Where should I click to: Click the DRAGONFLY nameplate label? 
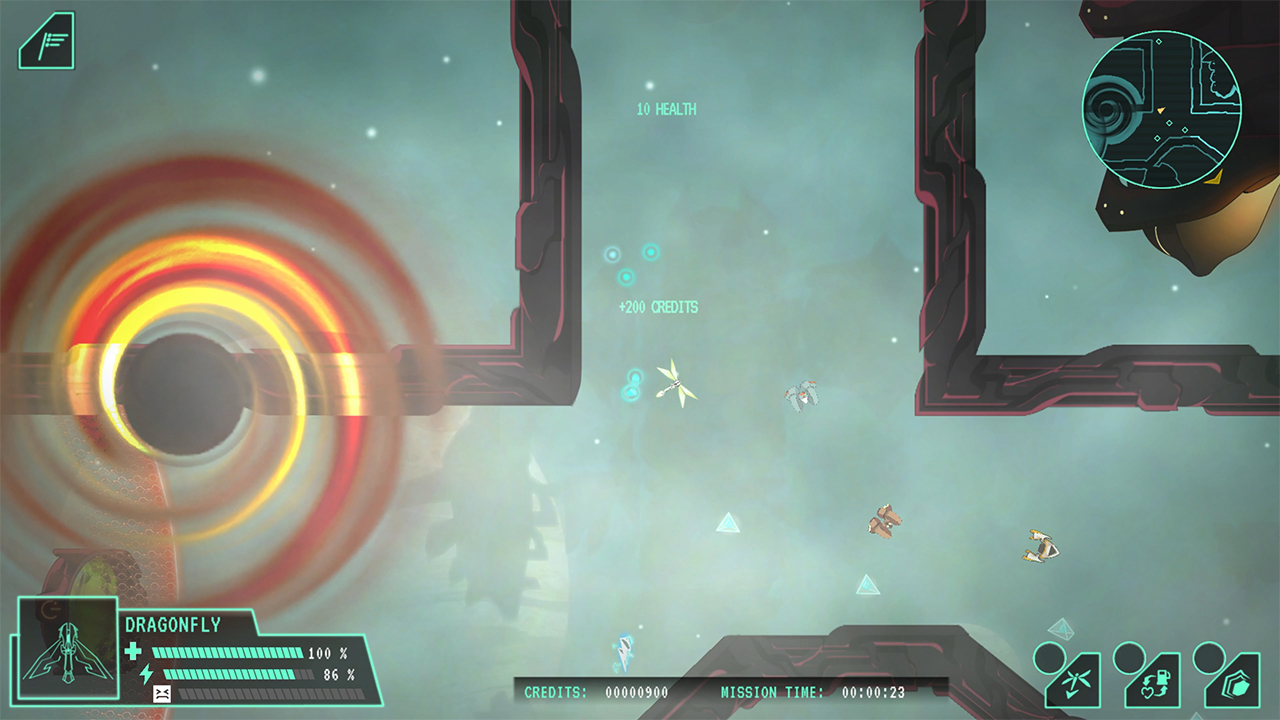(174, 623)
